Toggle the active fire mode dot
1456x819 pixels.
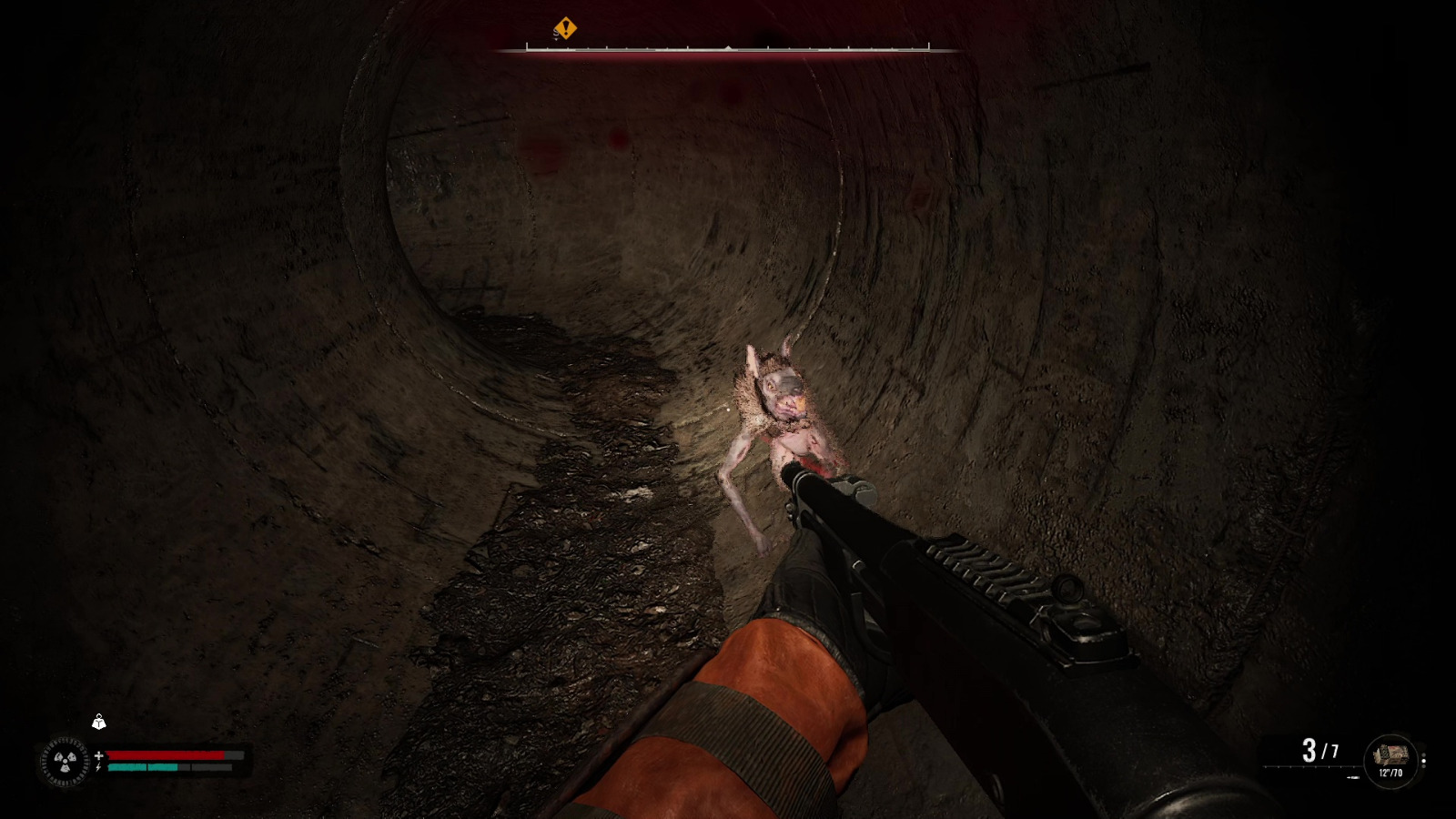tap(1424, 761)
